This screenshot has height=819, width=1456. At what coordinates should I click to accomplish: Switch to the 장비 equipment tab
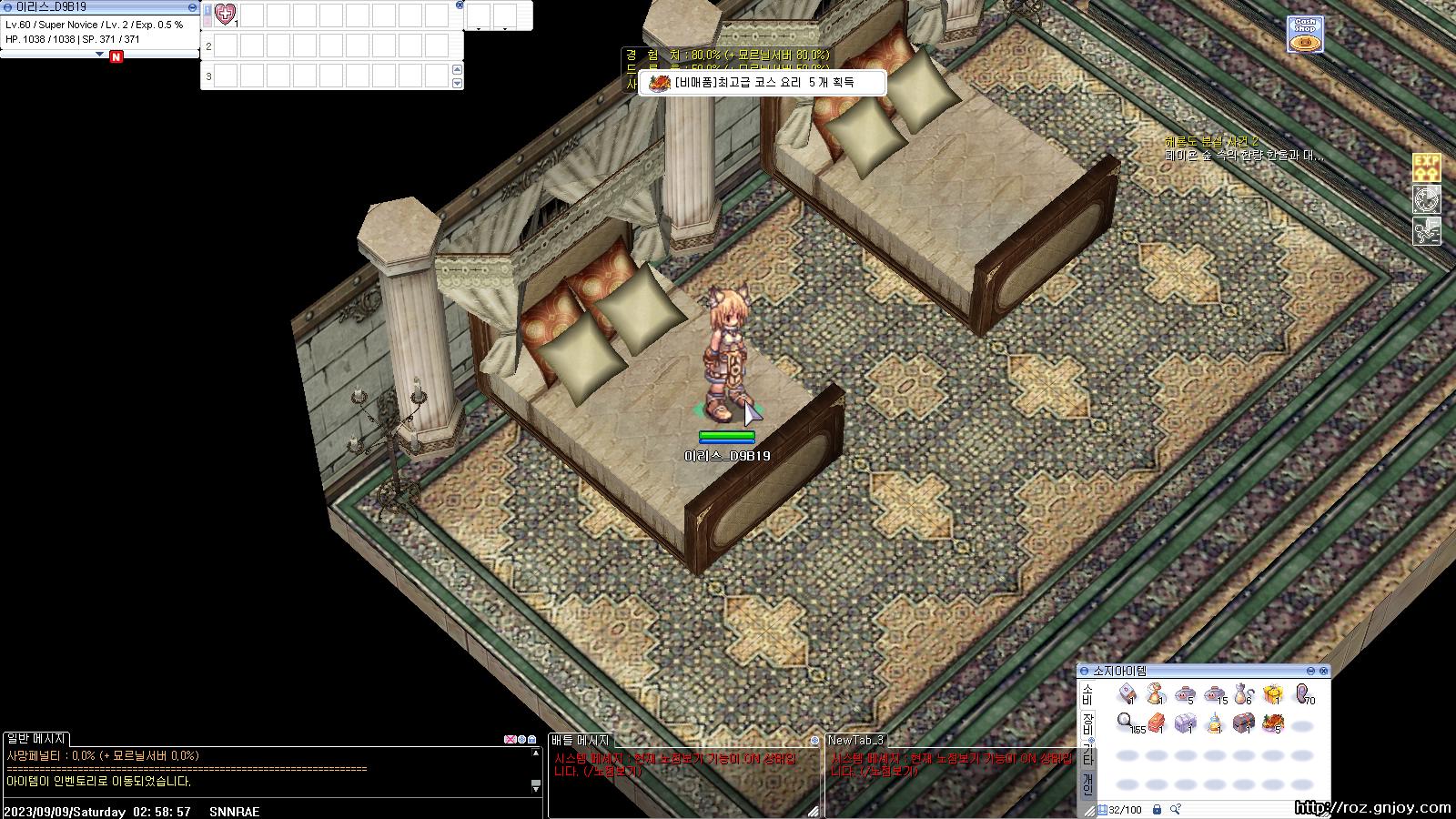1087,724
